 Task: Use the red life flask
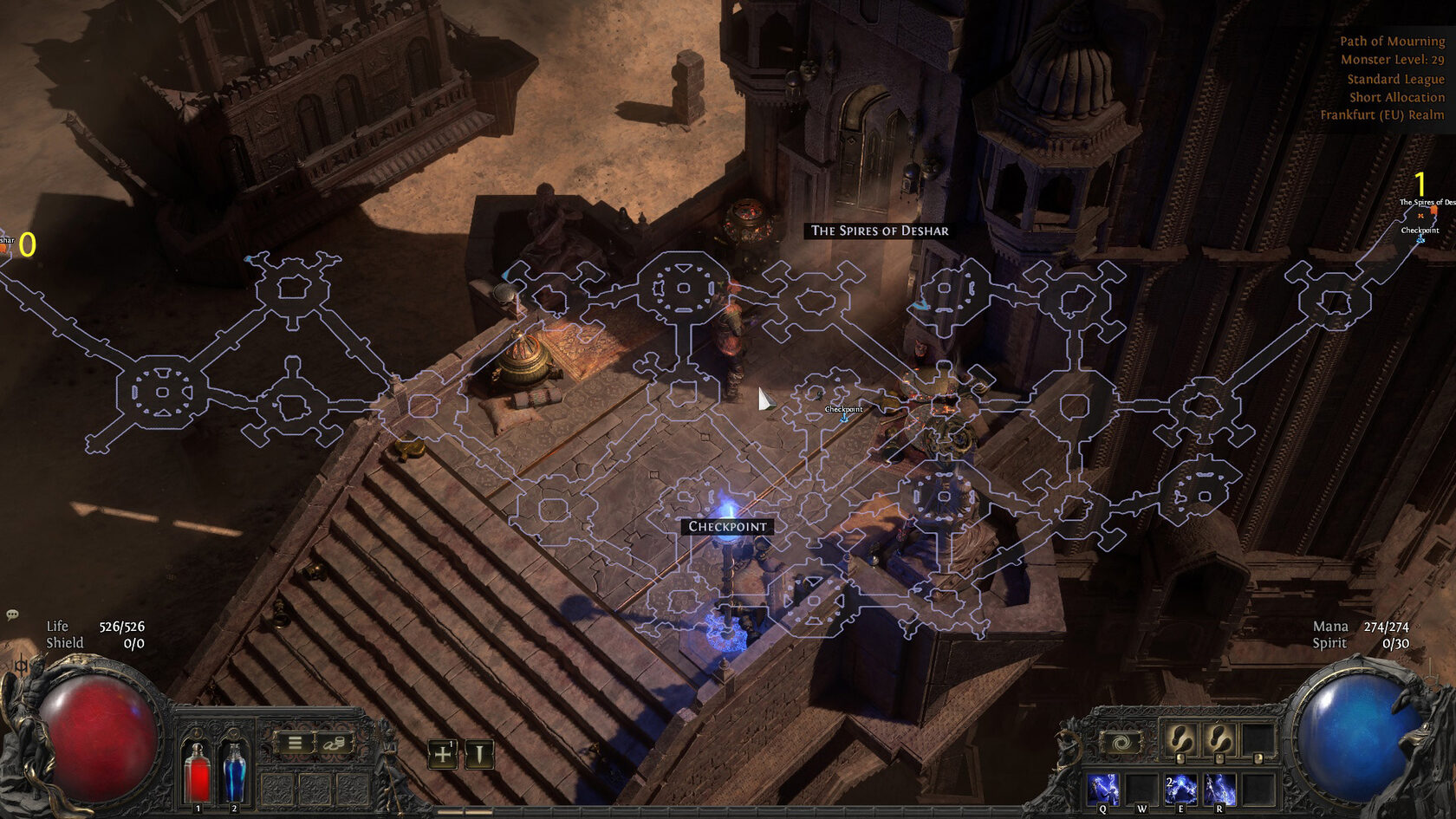(198, 773)
